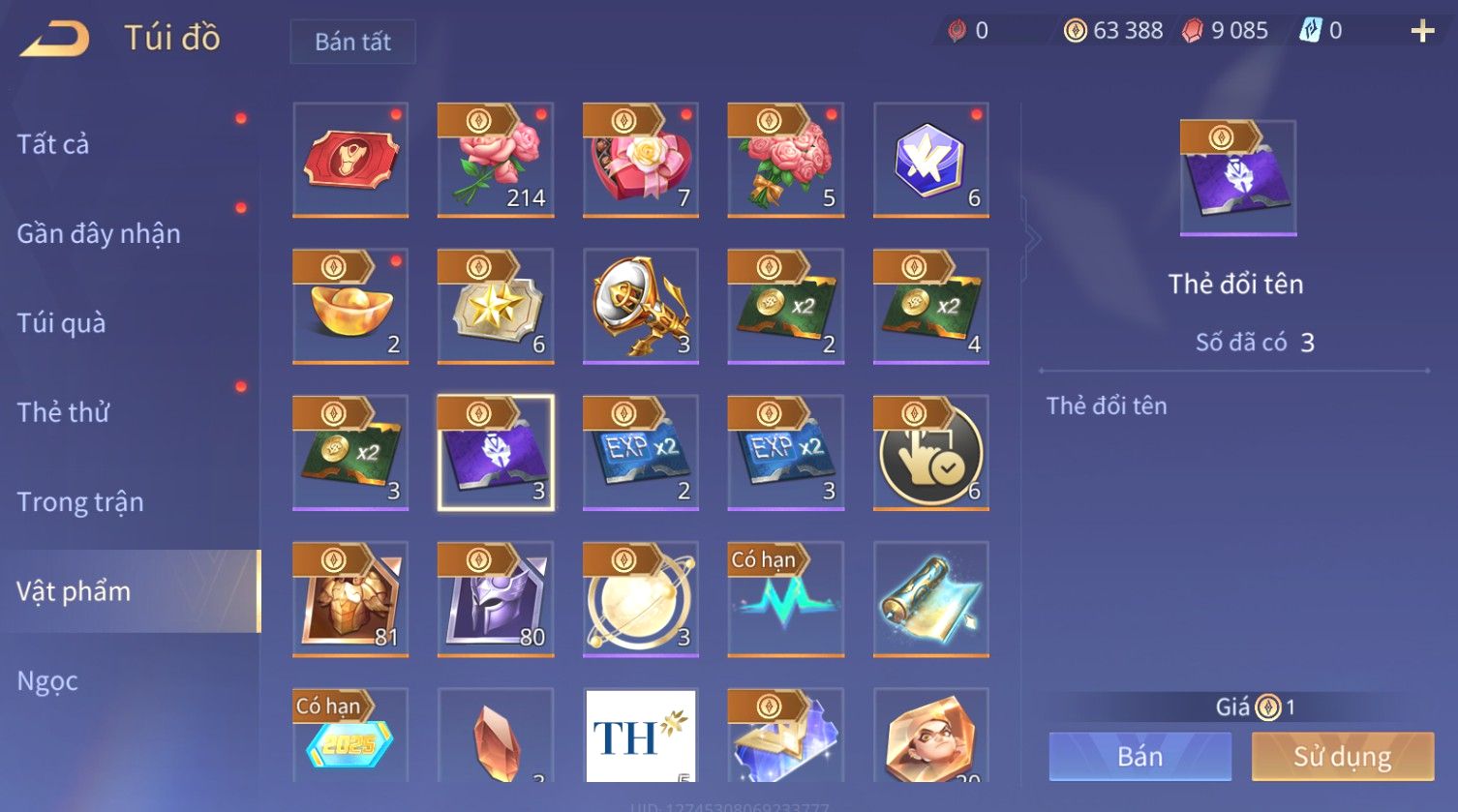Pick the gold ingot item slot
Screen dimensions: 1458x812
tap(350, 306)
